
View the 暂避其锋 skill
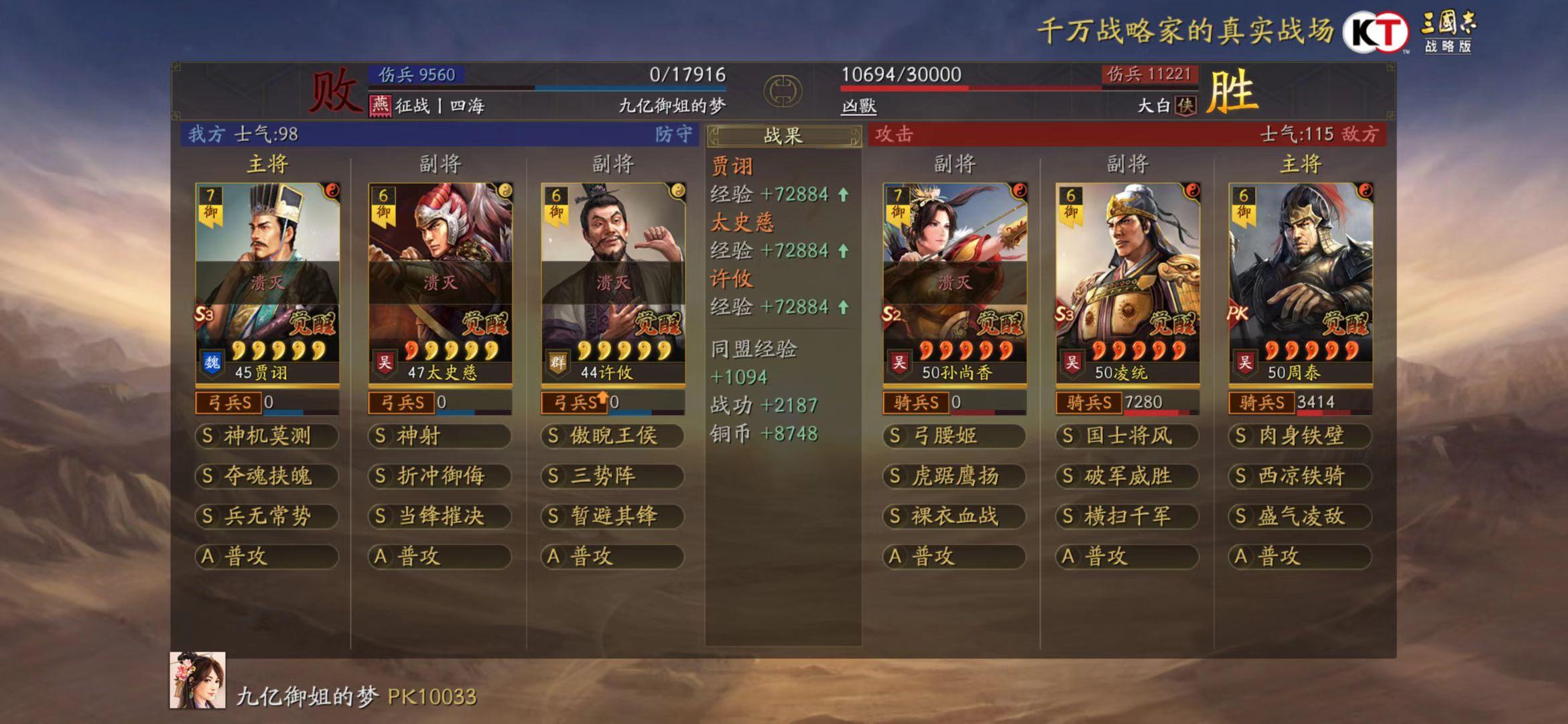click(x=612, y=517)
